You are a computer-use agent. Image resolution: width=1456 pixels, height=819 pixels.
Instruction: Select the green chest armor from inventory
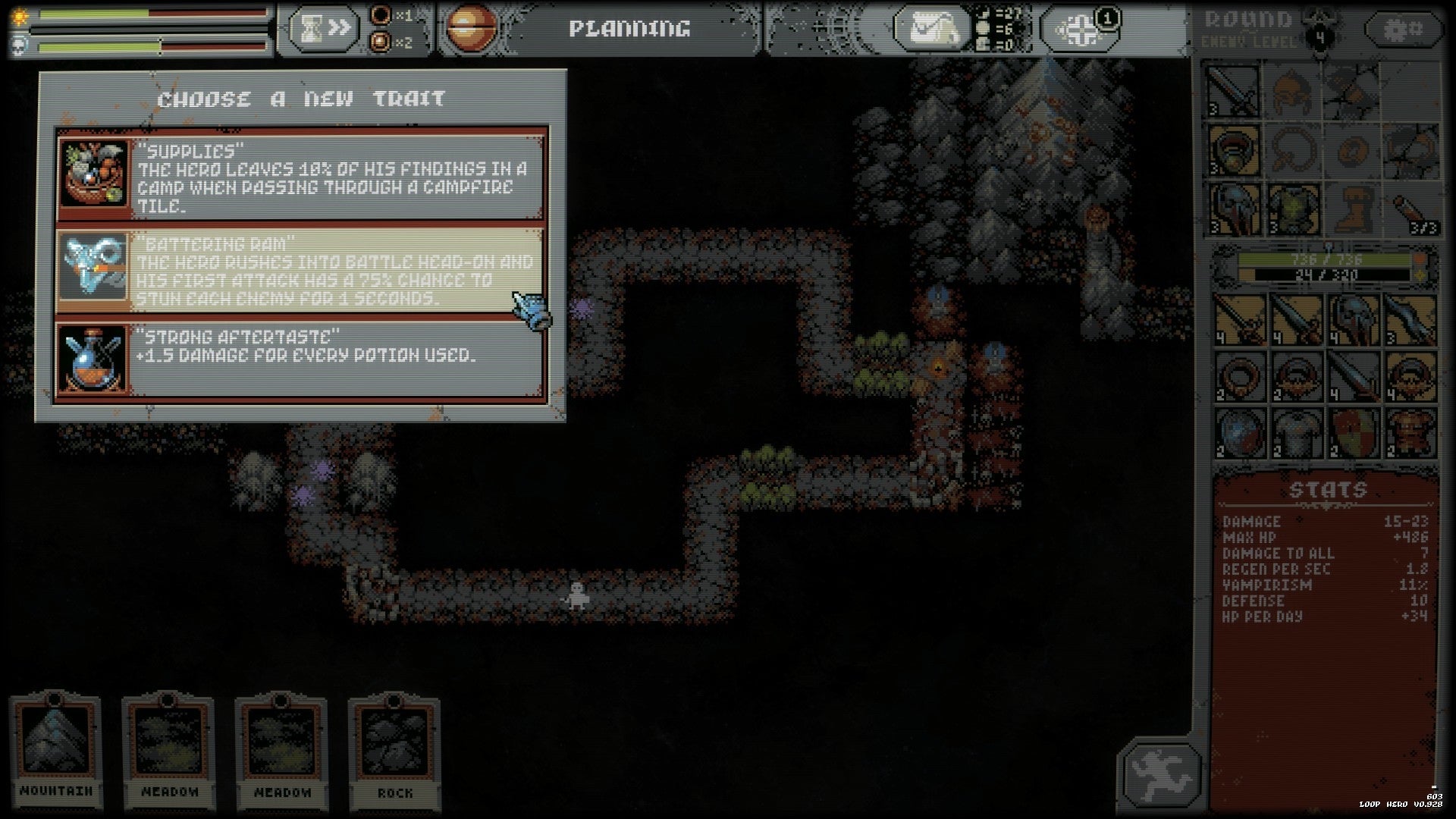tap(1293, 211)
